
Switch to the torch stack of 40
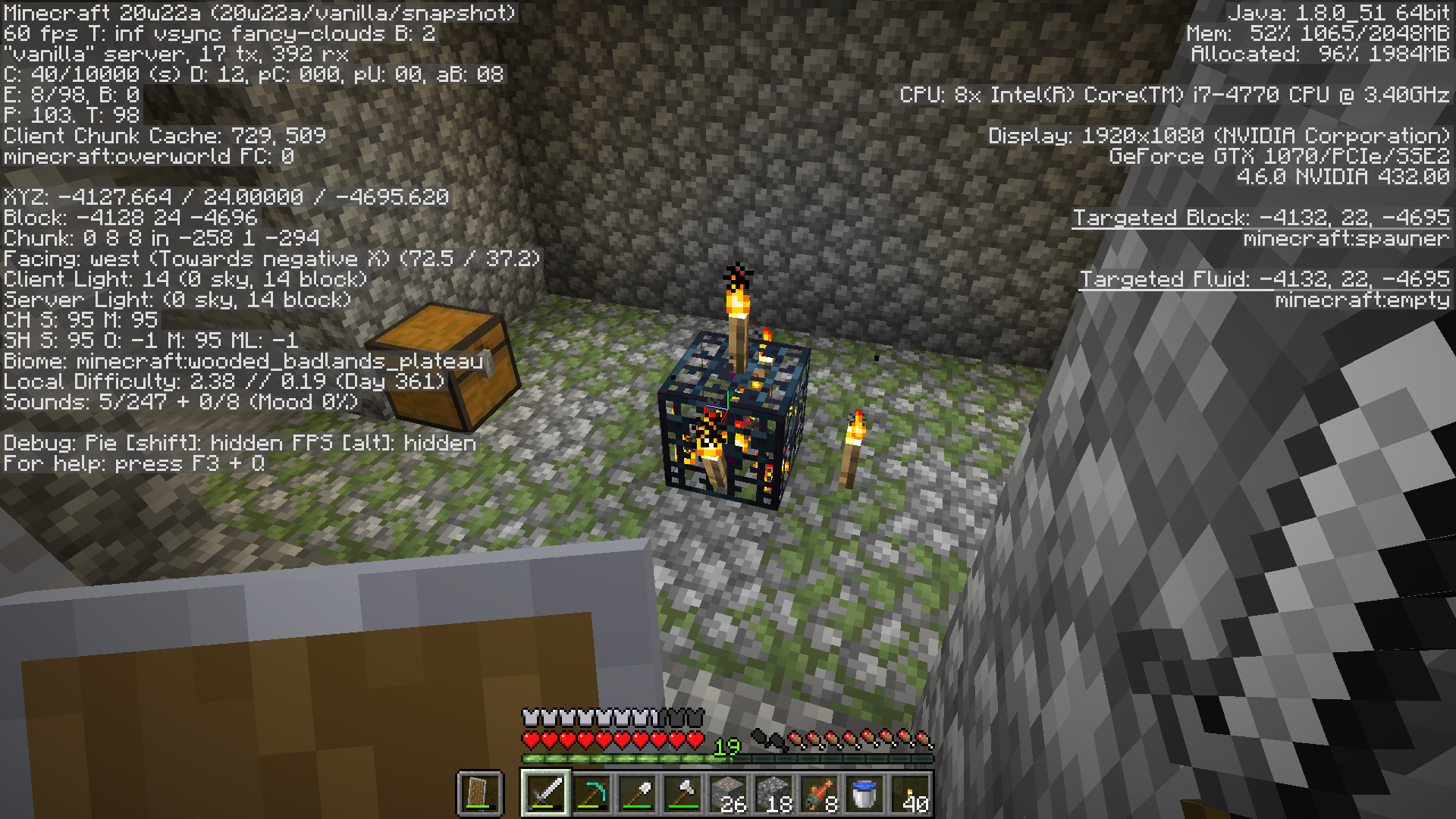[910, 793]
